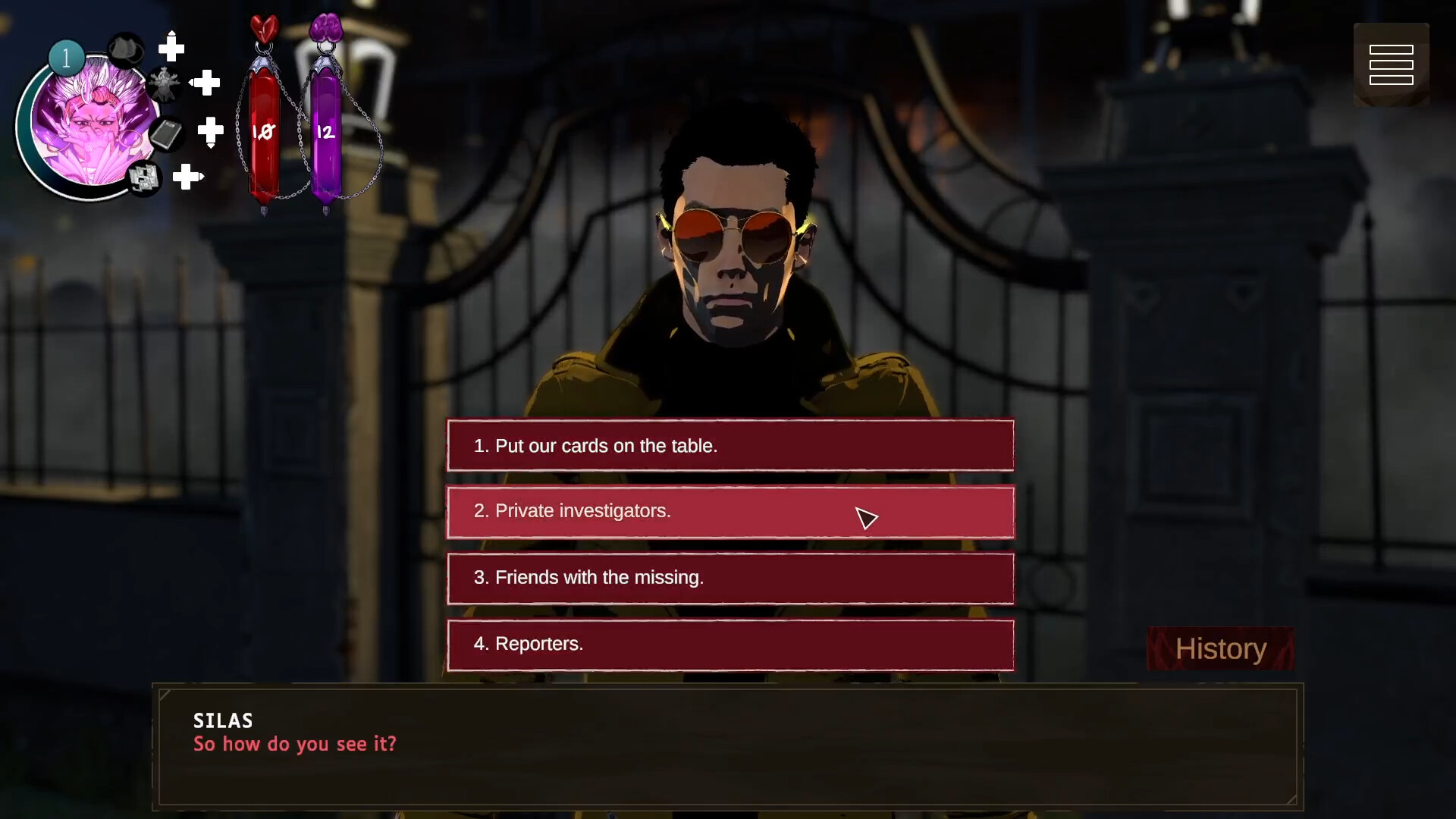The height and width of the screenshot is (819, 1456).
Task: Open the fedora hat icon
Action: pos(126,50)
